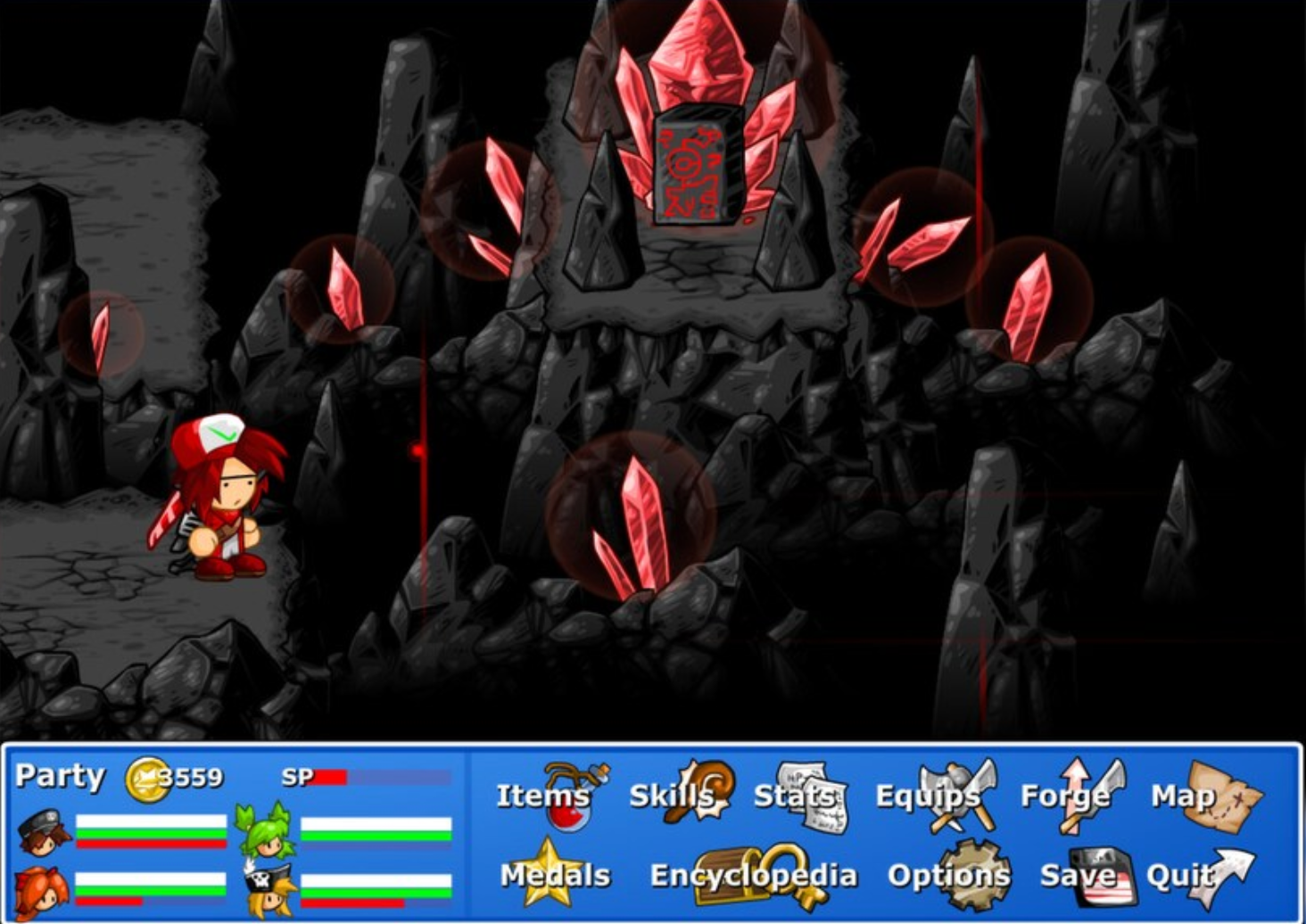Click the gold coin next to 3559
This screenshot has height=924, width=1306.
point(145,777)
